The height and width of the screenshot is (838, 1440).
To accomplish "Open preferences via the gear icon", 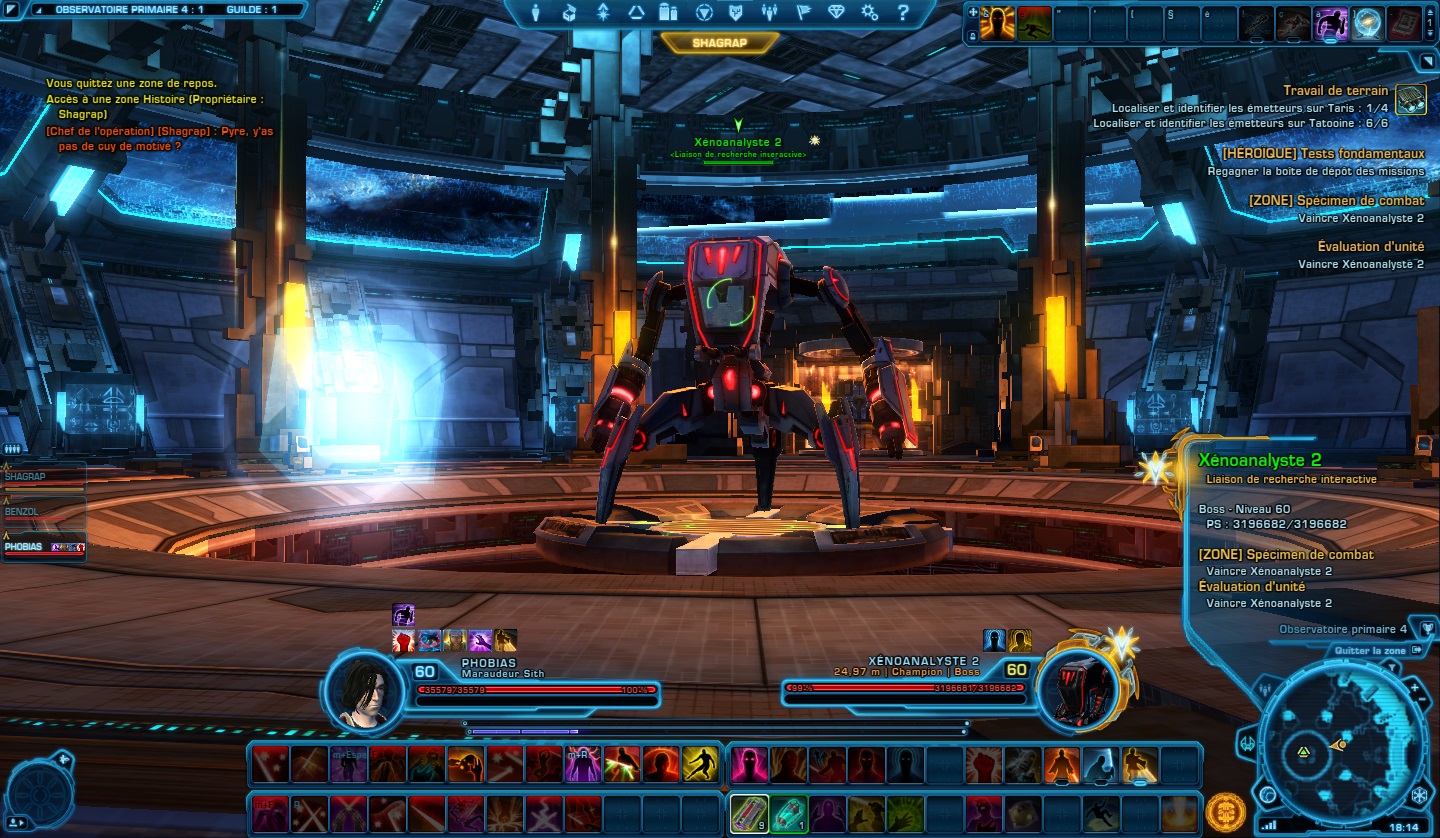I will [868, 13].
